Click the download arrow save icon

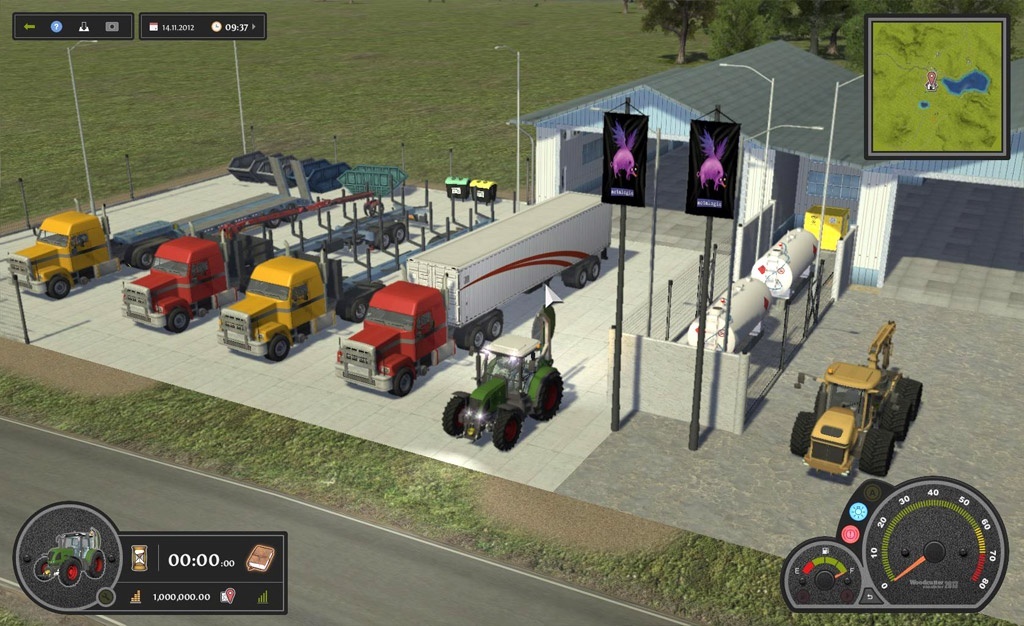tap(84, 26)
